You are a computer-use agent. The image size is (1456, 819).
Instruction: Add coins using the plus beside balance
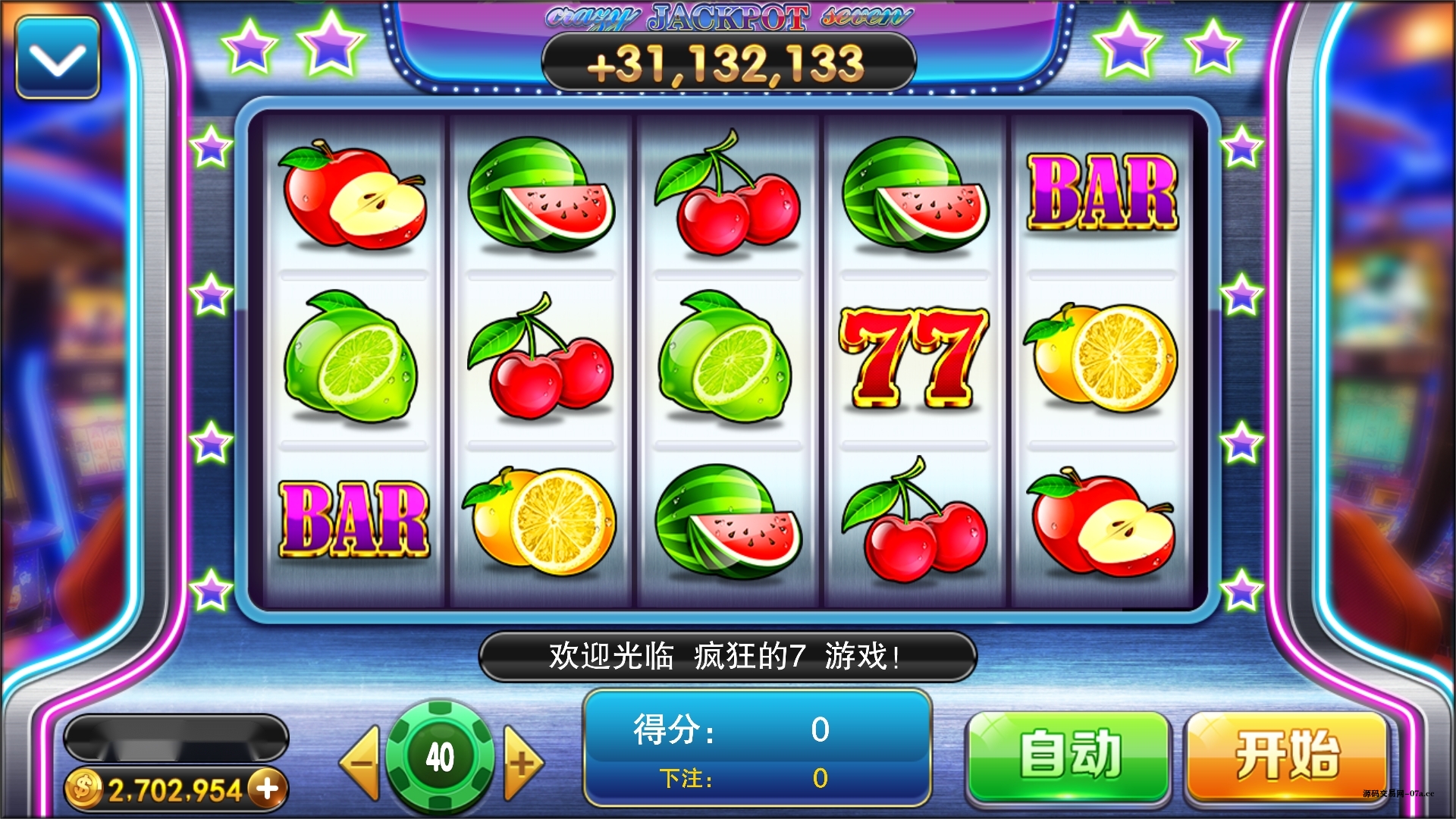(268, 789)
